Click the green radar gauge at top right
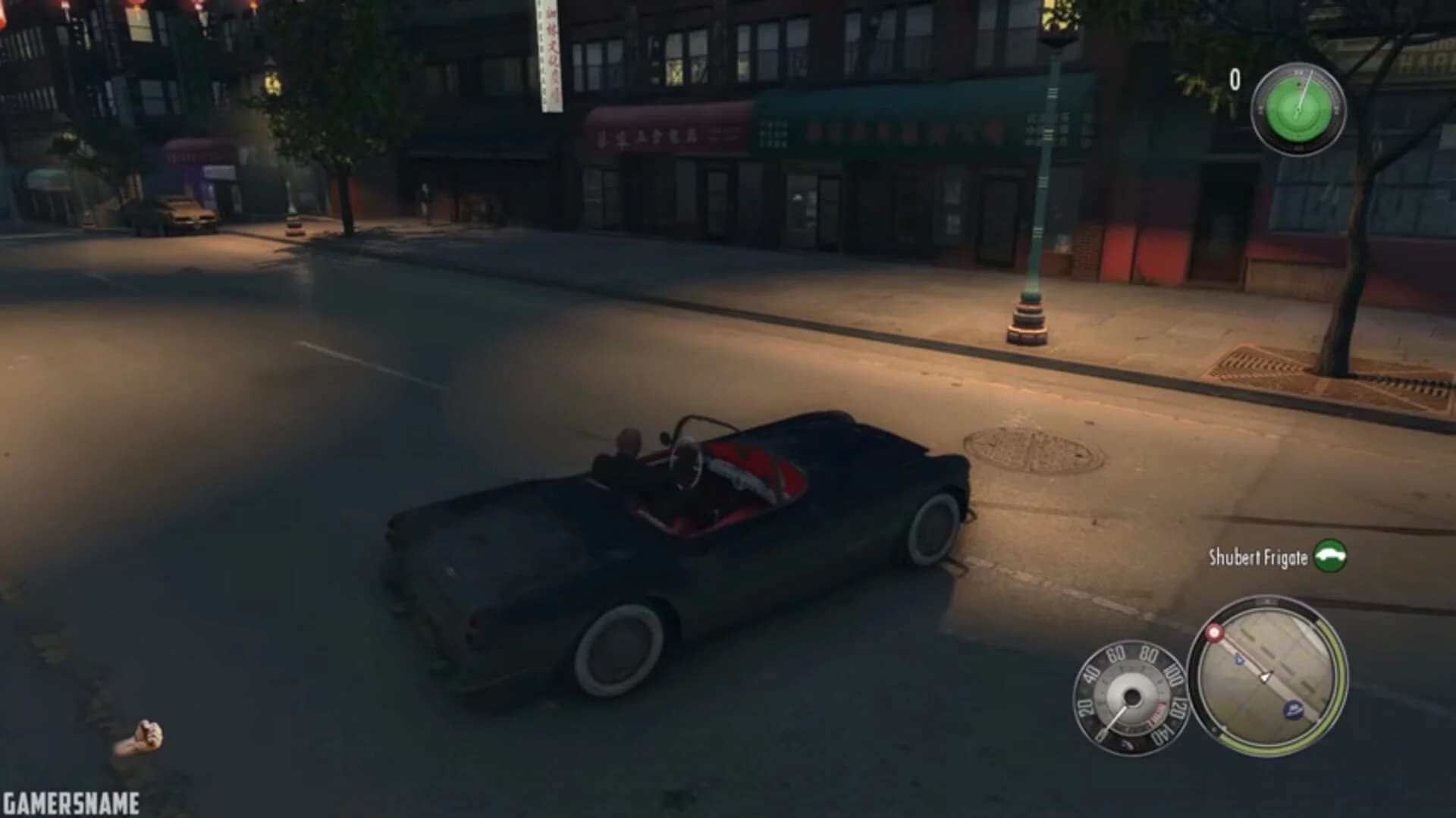 [x=1298, y=110]
